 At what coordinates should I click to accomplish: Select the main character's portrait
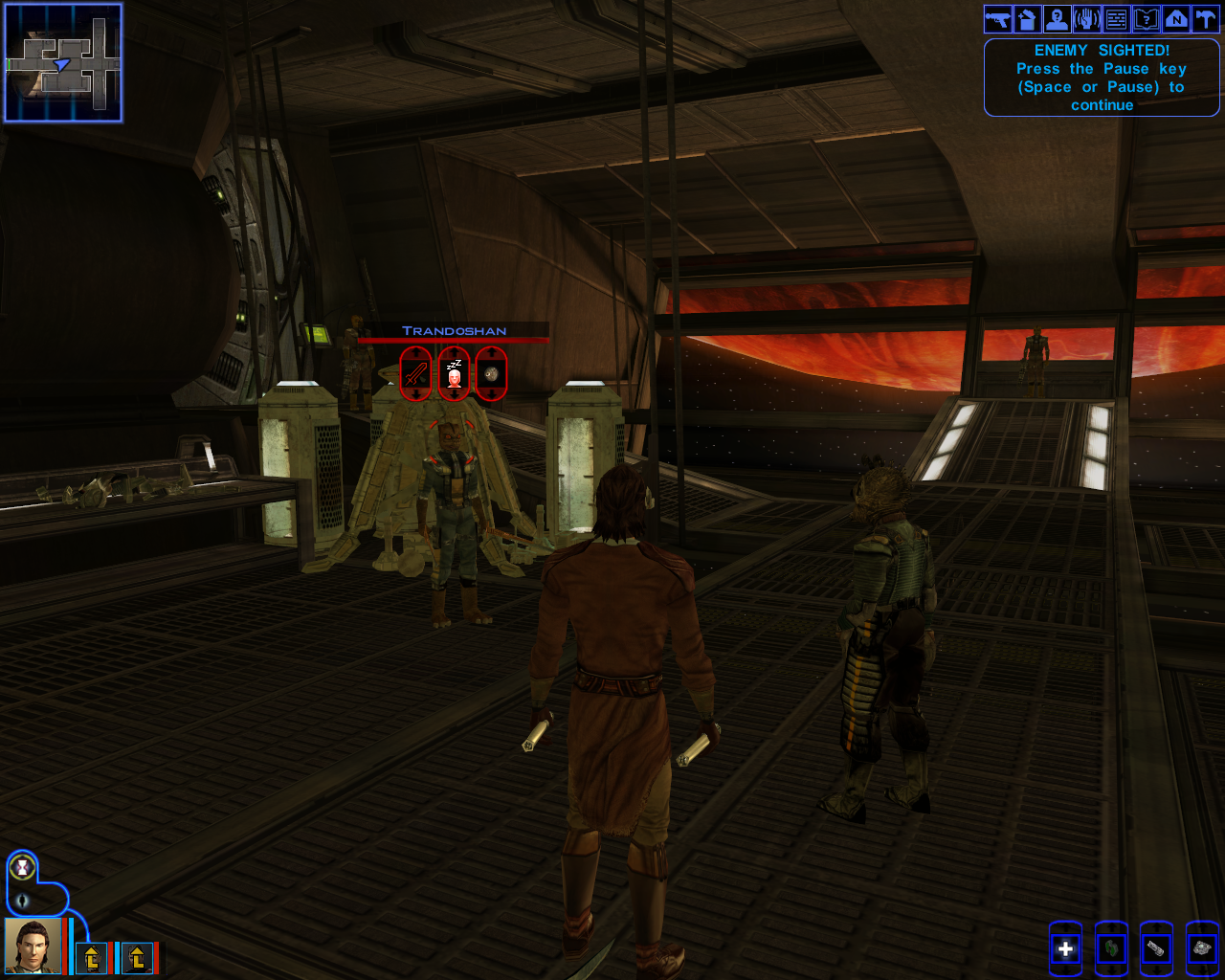point(33,947)
